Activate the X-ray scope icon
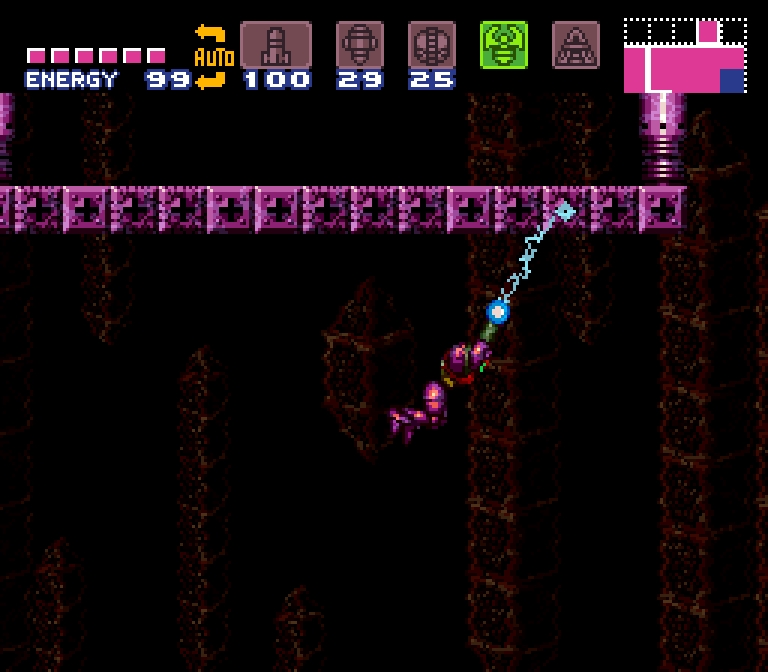 tap(576, 45)
